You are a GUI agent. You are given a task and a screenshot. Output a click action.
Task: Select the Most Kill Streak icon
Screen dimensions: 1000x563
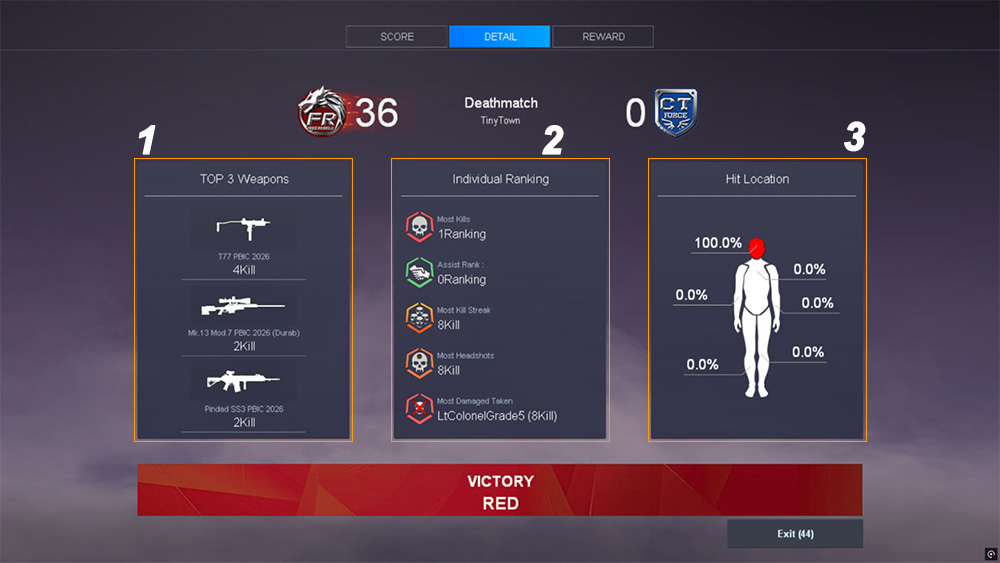tap(419, 318)
